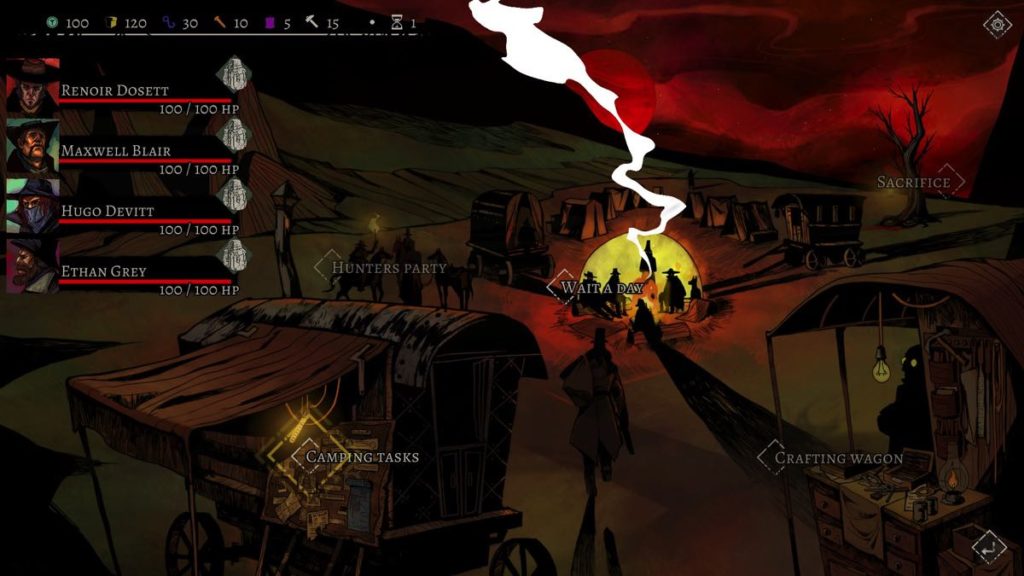Click the fist icon beside Maxwell Blair
1024x576 pixels.
(233, 134)
